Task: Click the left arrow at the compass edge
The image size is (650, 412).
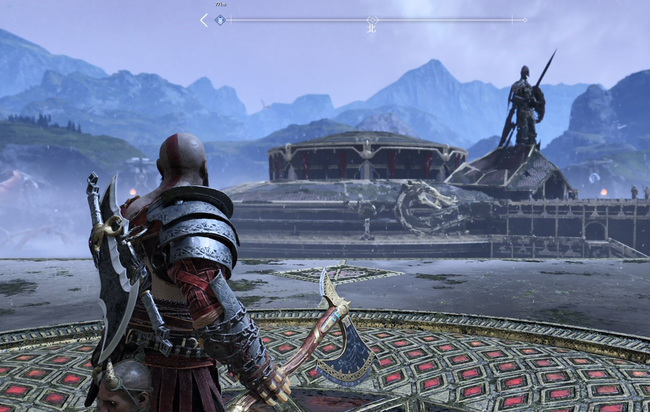Action: pyautogui.click(x=204, y=19)
